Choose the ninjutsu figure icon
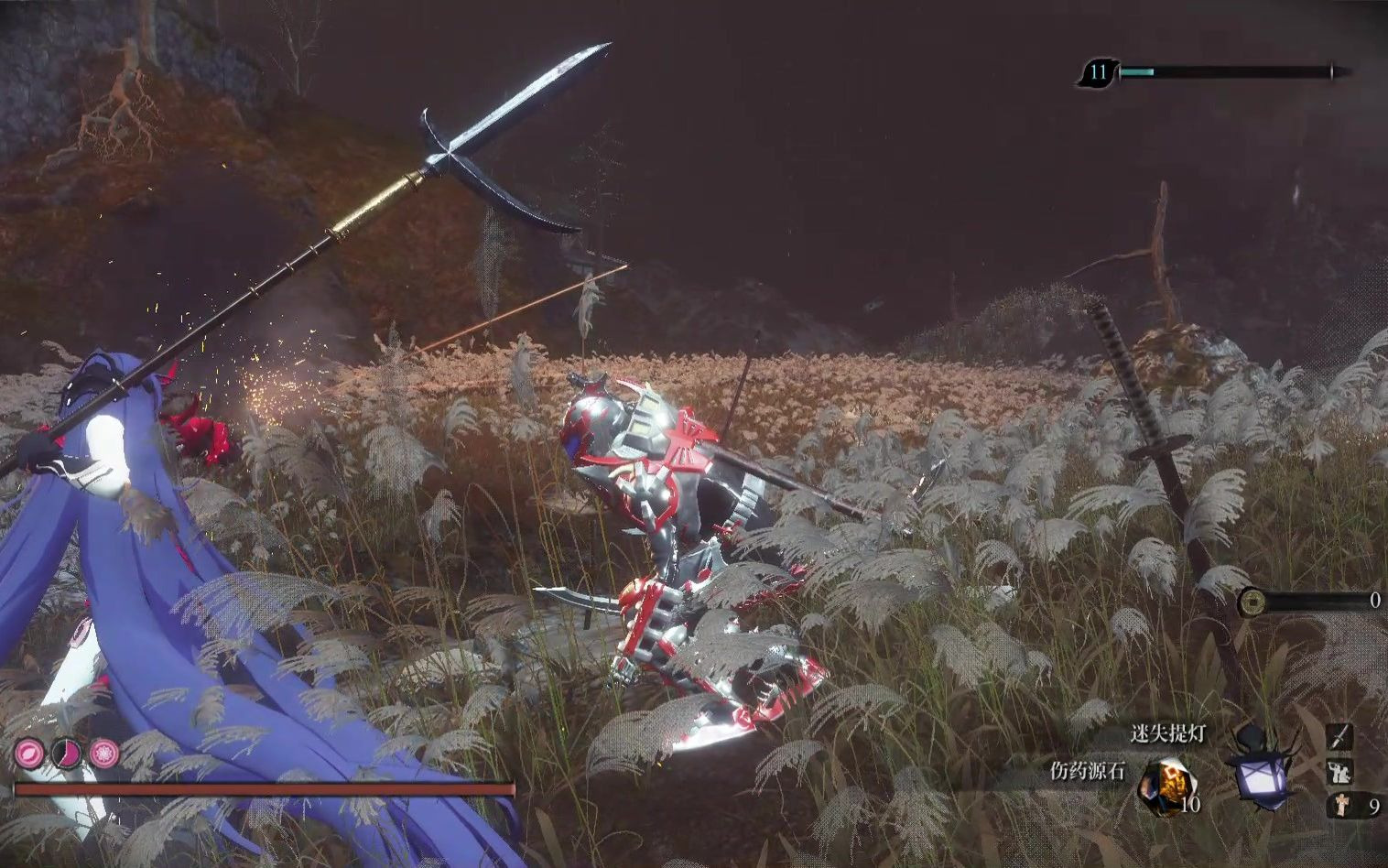 pos(1340,772)
